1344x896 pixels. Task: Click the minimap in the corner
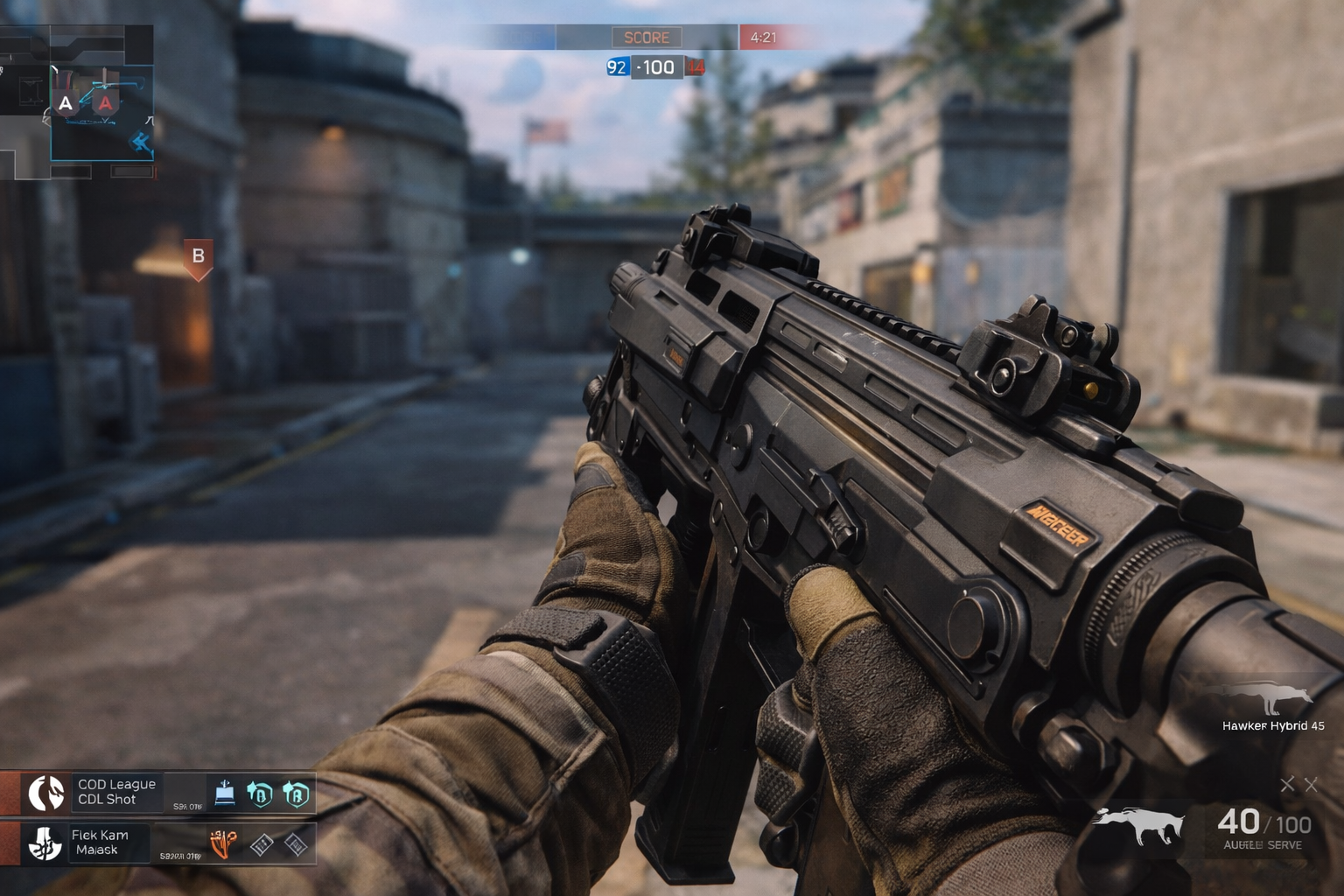coord(78,102)
